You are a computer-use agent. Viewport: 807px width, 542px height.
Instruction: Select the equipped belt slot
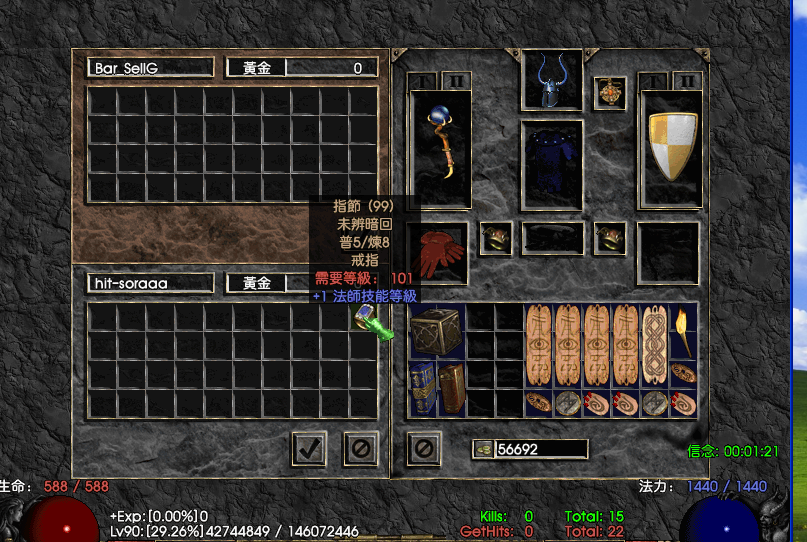pos(552,238)
